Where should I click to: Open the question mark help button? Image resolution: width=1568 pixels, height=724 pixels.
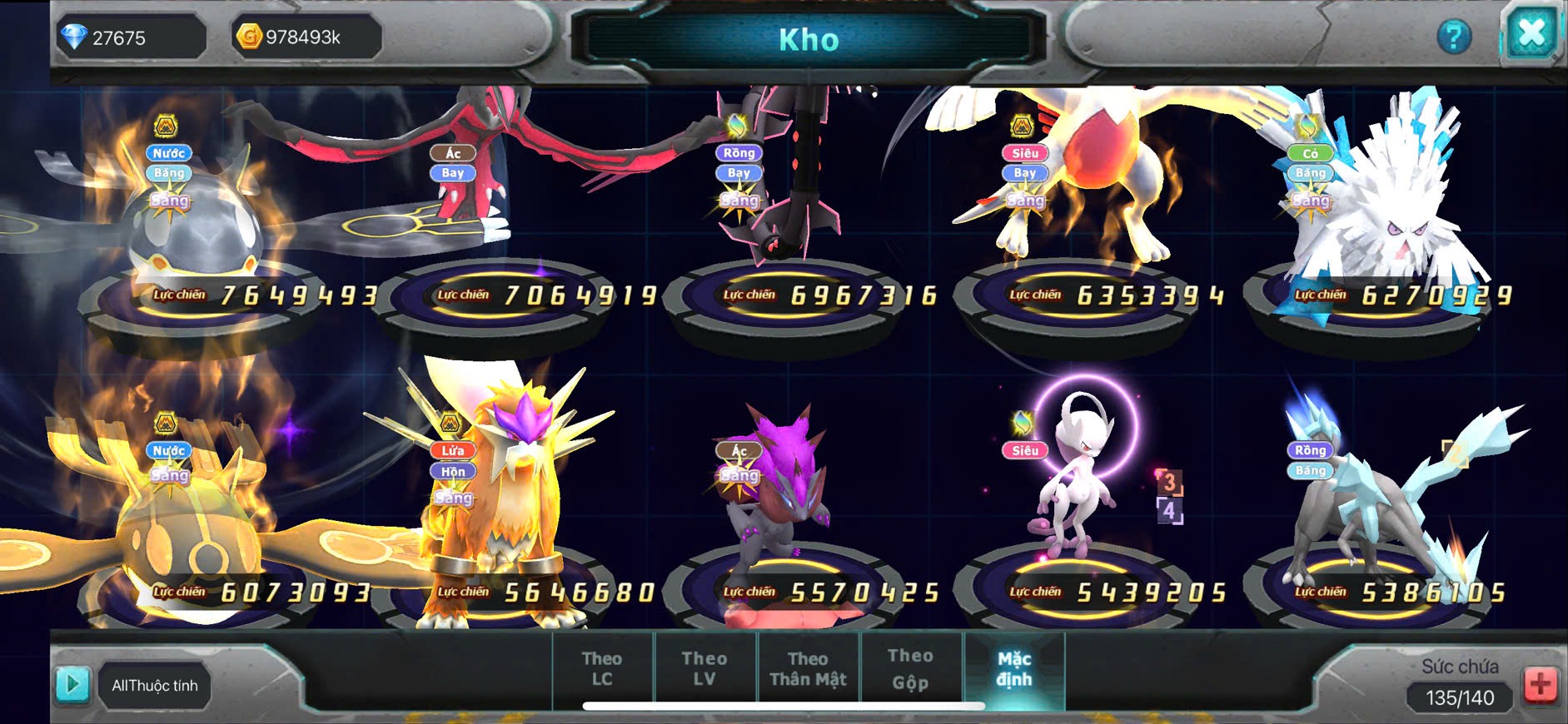tap(1454, 37)
